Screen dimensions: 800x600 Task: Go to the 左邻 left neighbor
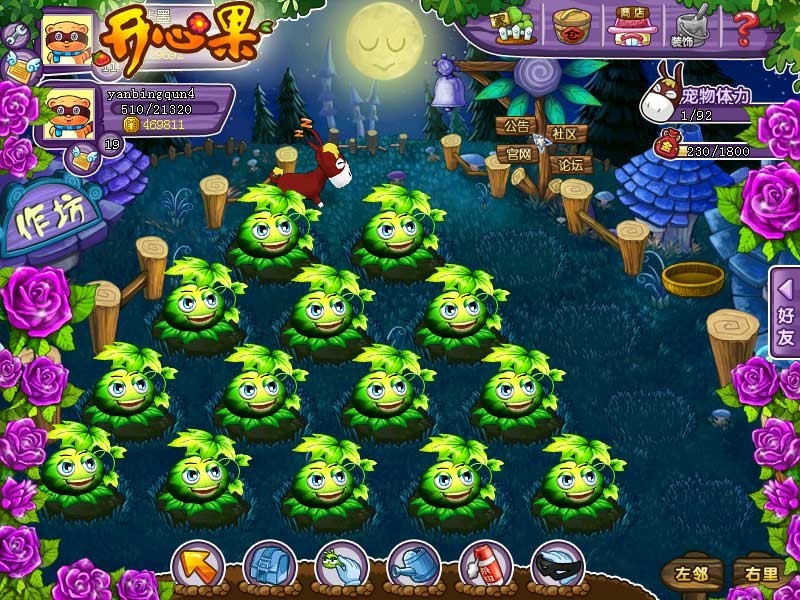click(690, 574)
